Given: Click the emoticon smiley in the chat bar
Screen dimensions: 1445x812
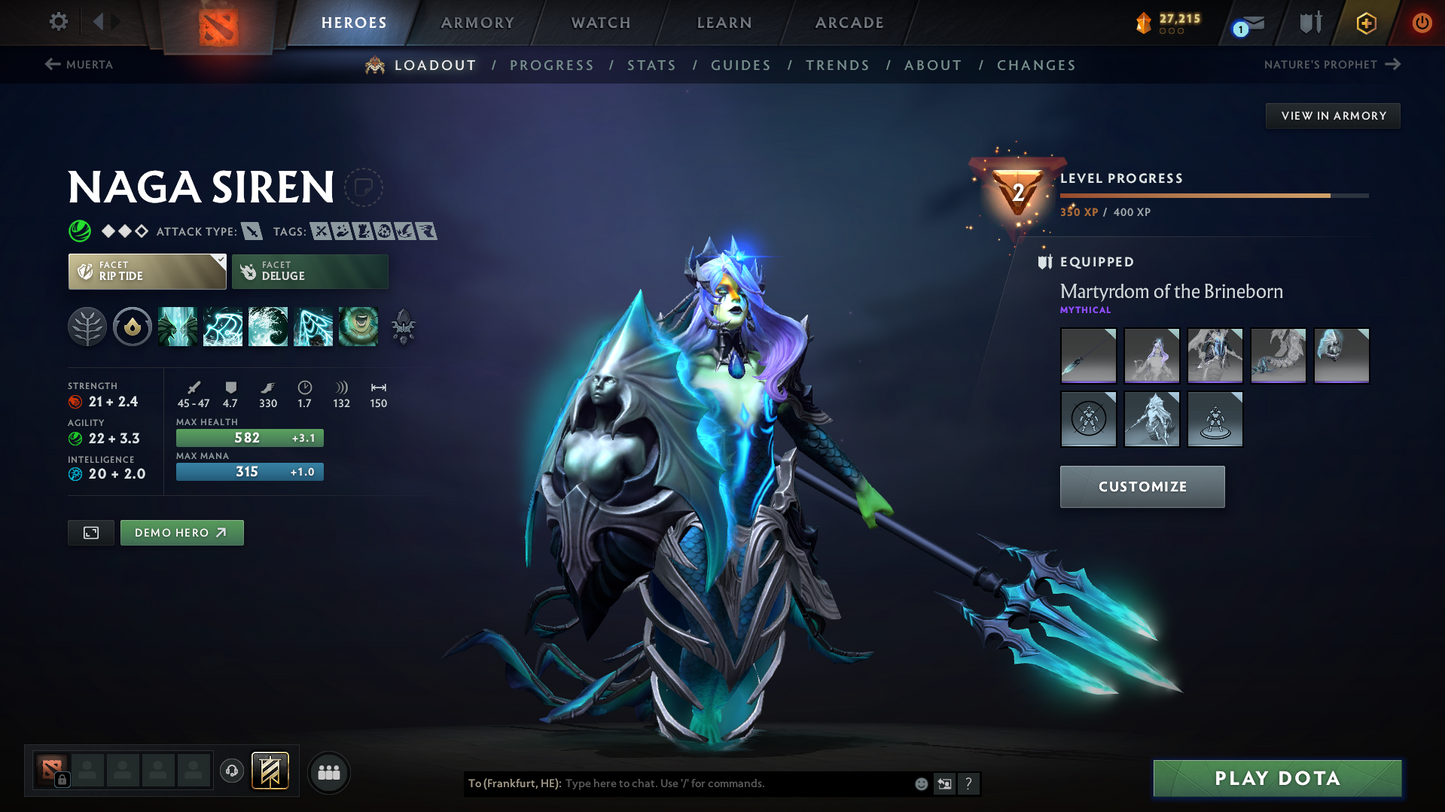Looking at the screenshot, I should pyautogui.click(x=919, y=784).
